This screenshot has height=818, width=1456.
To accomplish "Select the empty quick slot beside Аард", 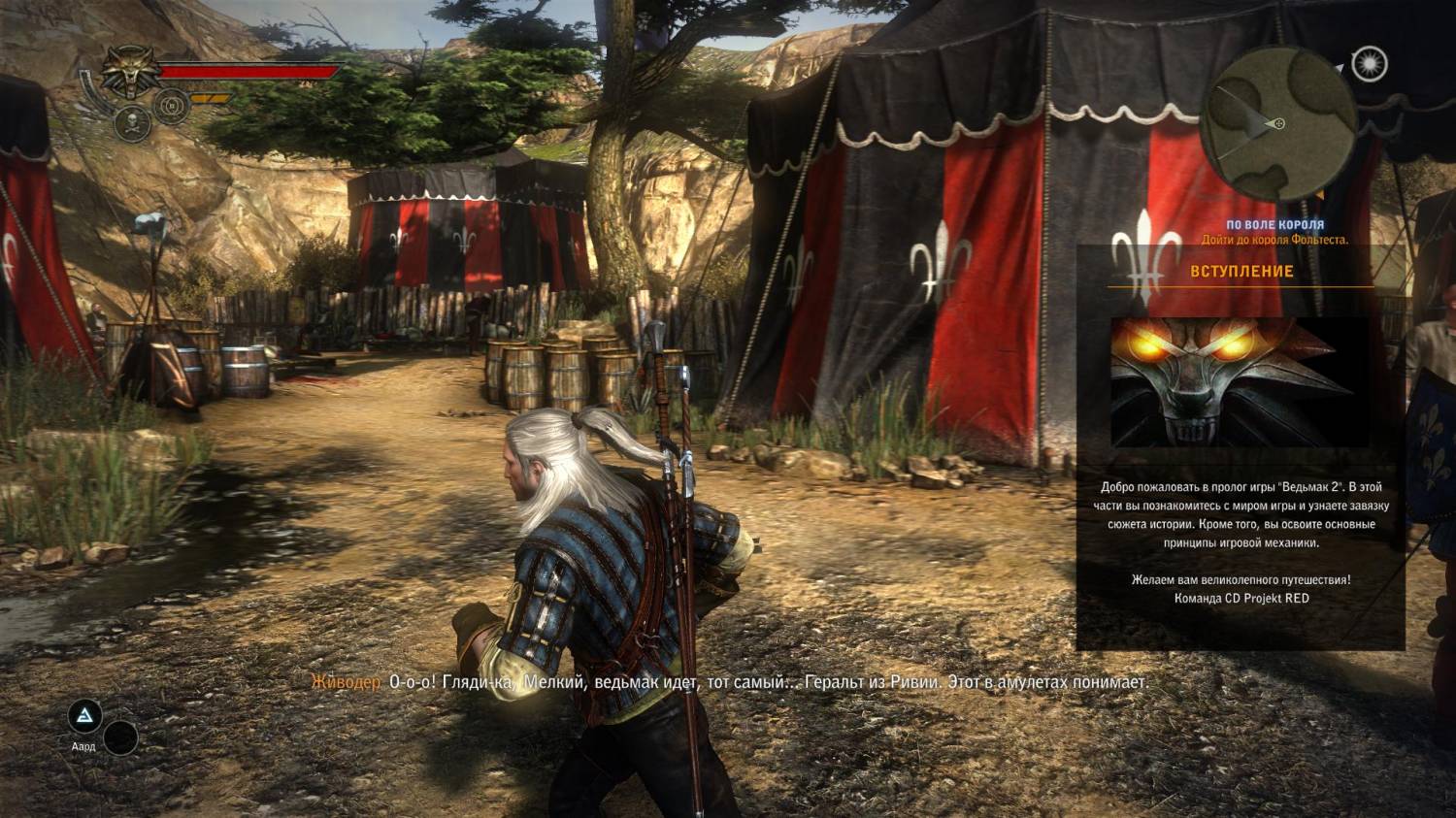I will (120, 738).
